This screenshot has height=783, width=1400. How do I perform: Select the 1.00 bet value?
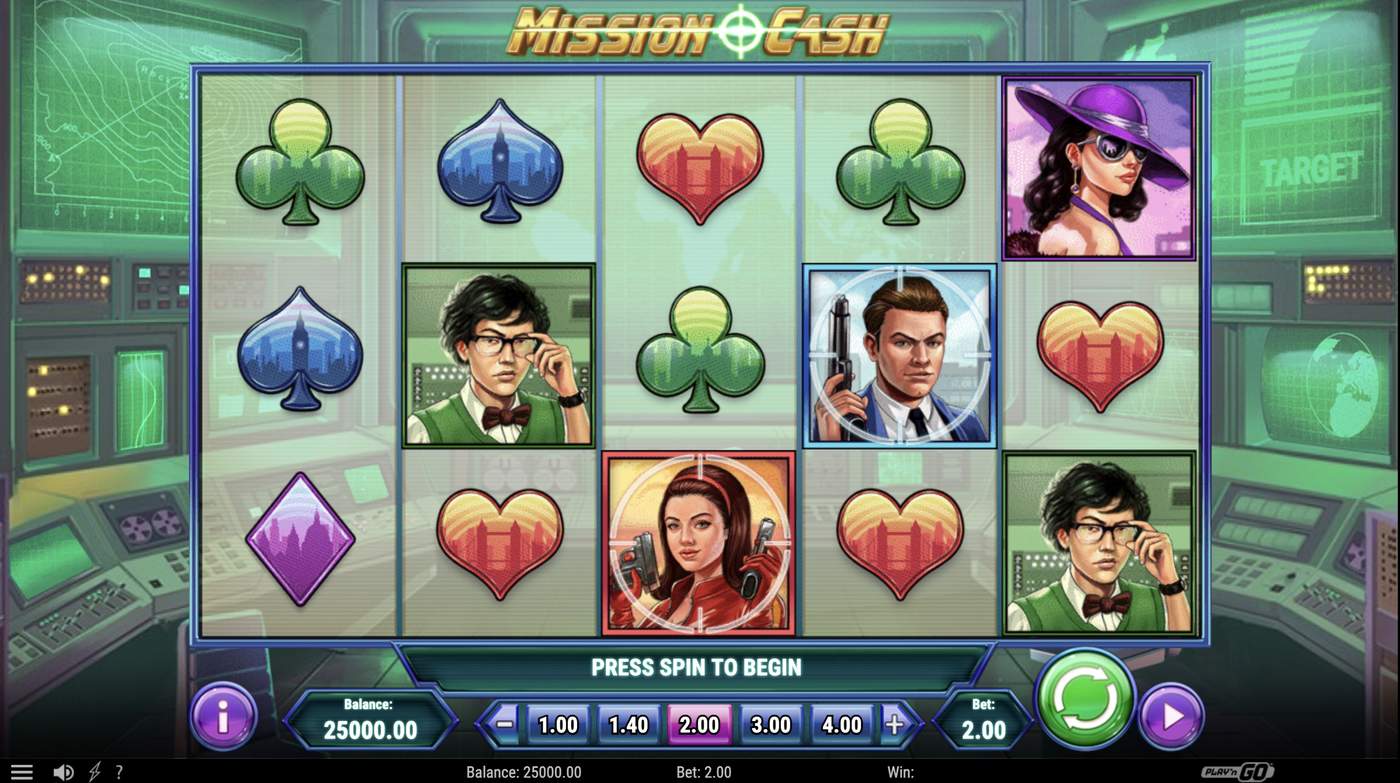557,722
